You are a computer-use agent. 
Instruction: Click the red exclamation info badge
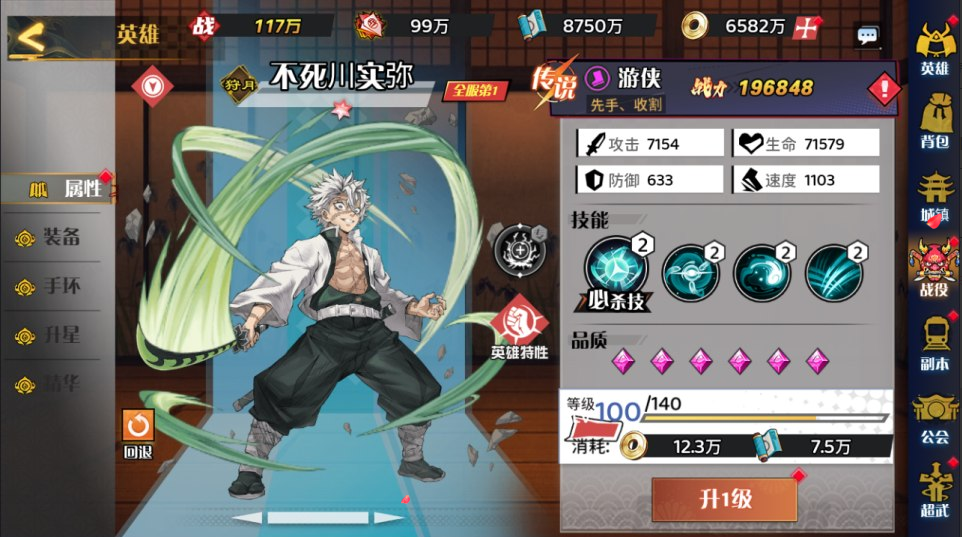click(884, 90)
